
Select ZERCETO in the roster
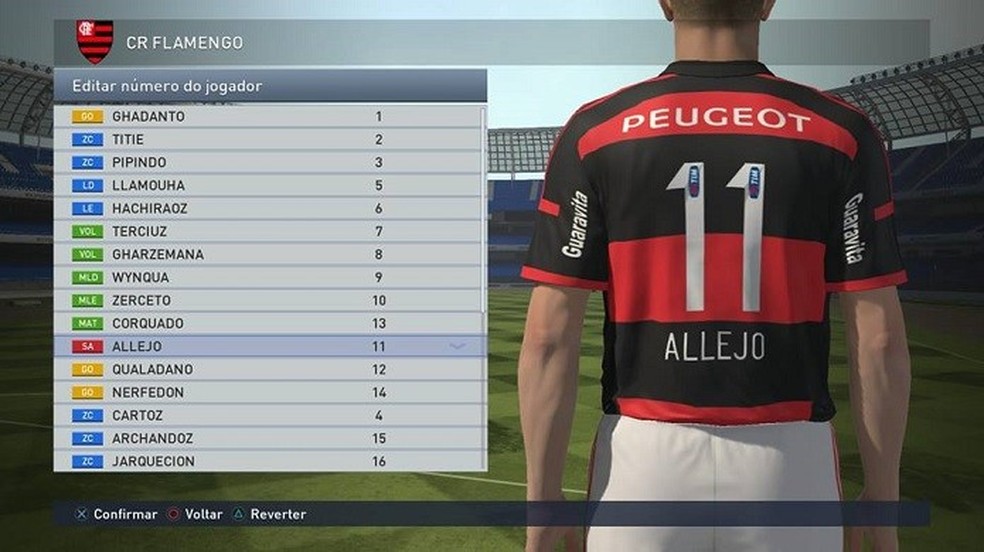point(268,300)
